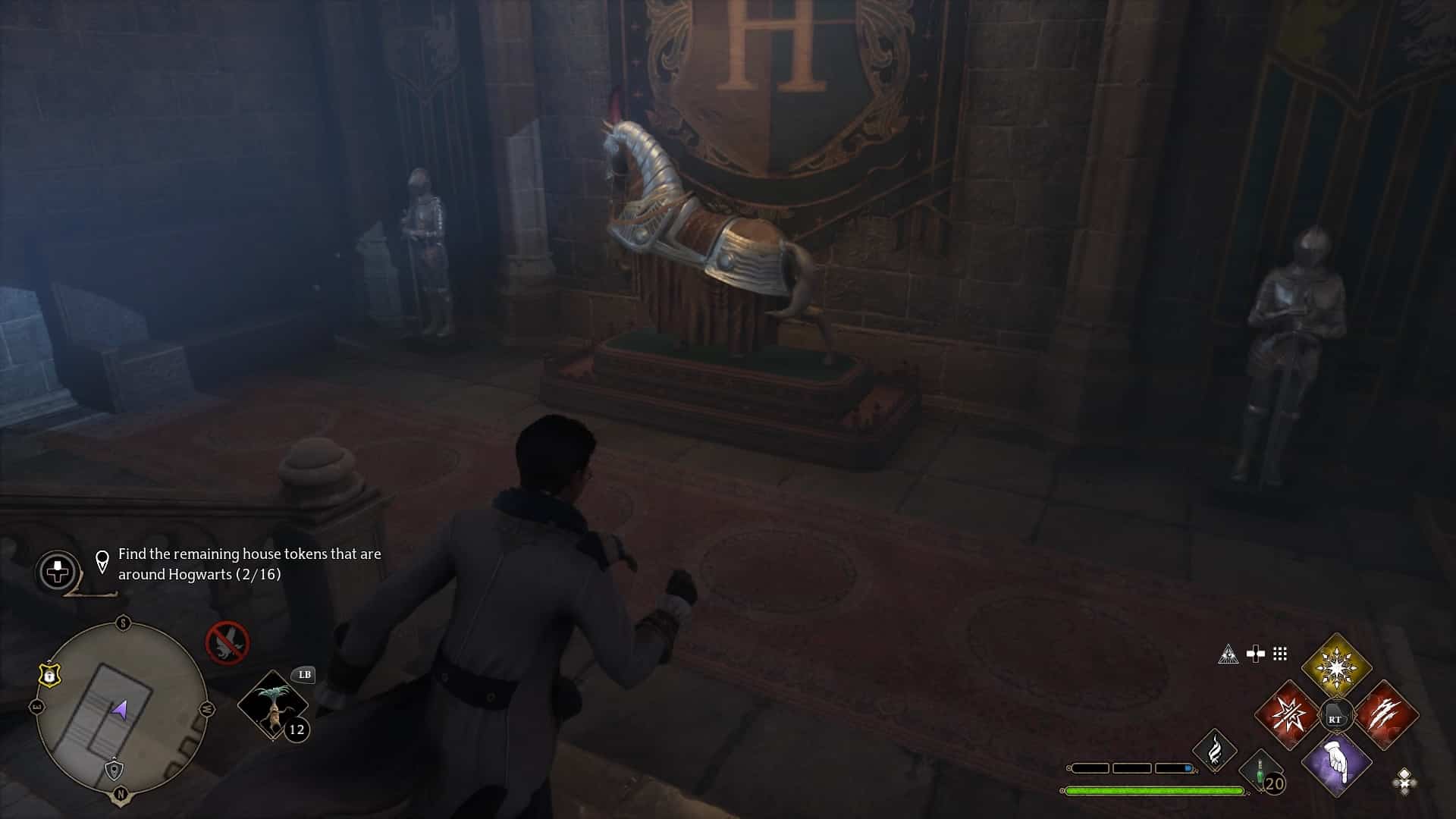Click the yellow padlock shield marker
Screen dimensions: 1456x819
click(x=49, y=673)
